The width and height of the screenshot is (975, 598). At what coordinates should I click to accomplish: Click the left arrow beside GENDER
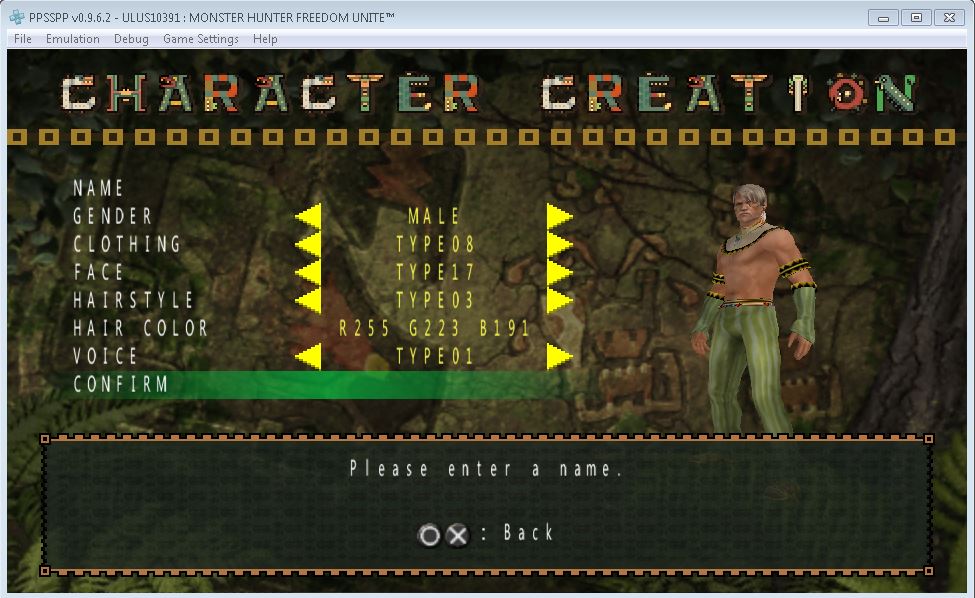[x=308, y=216]
